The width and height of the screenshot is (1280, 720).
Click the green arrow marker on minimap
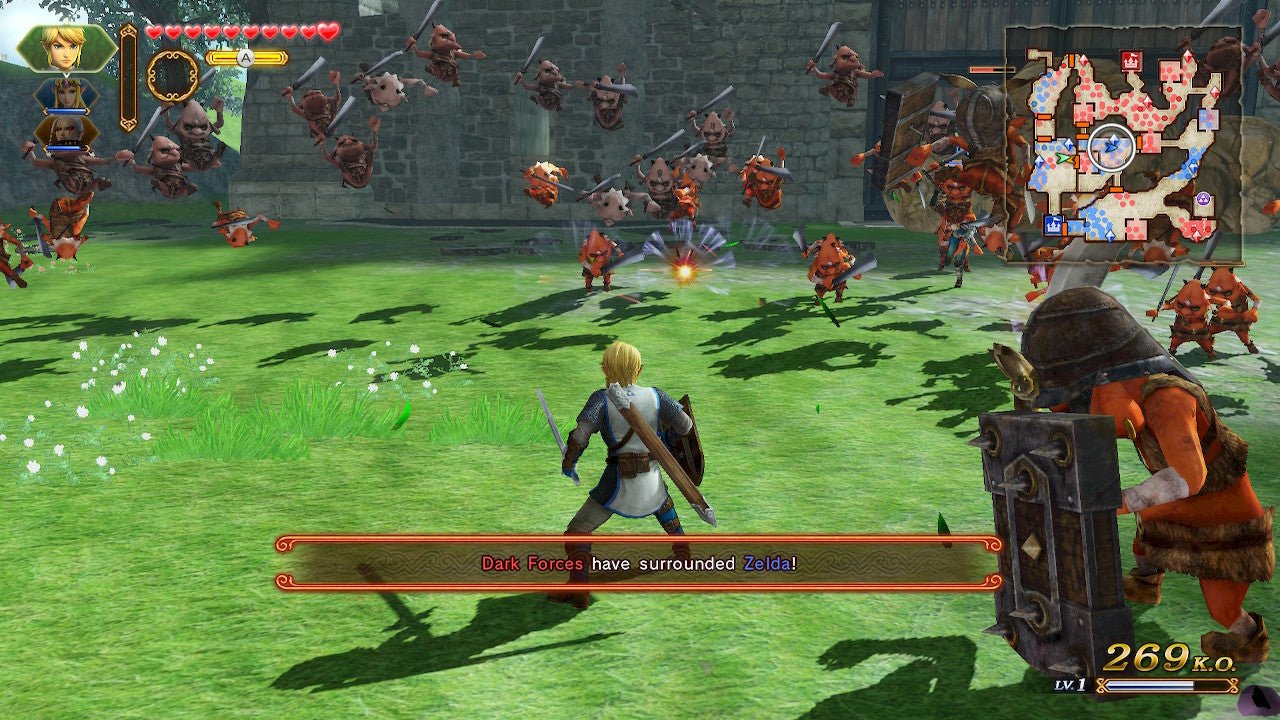tap(1062, 157)
